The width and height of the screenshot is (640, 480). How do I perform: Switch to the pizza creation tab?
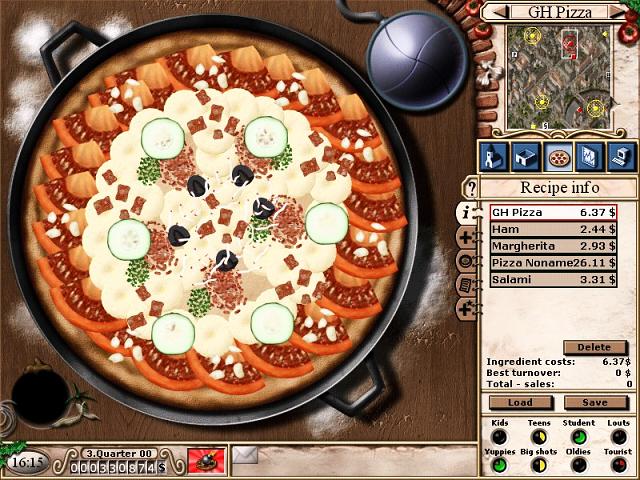558,156
